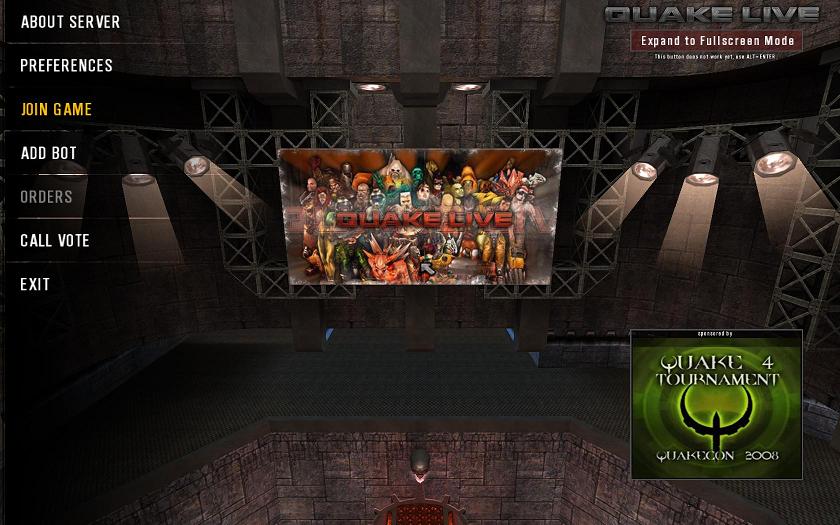Open the About Server menu entry

70,22
